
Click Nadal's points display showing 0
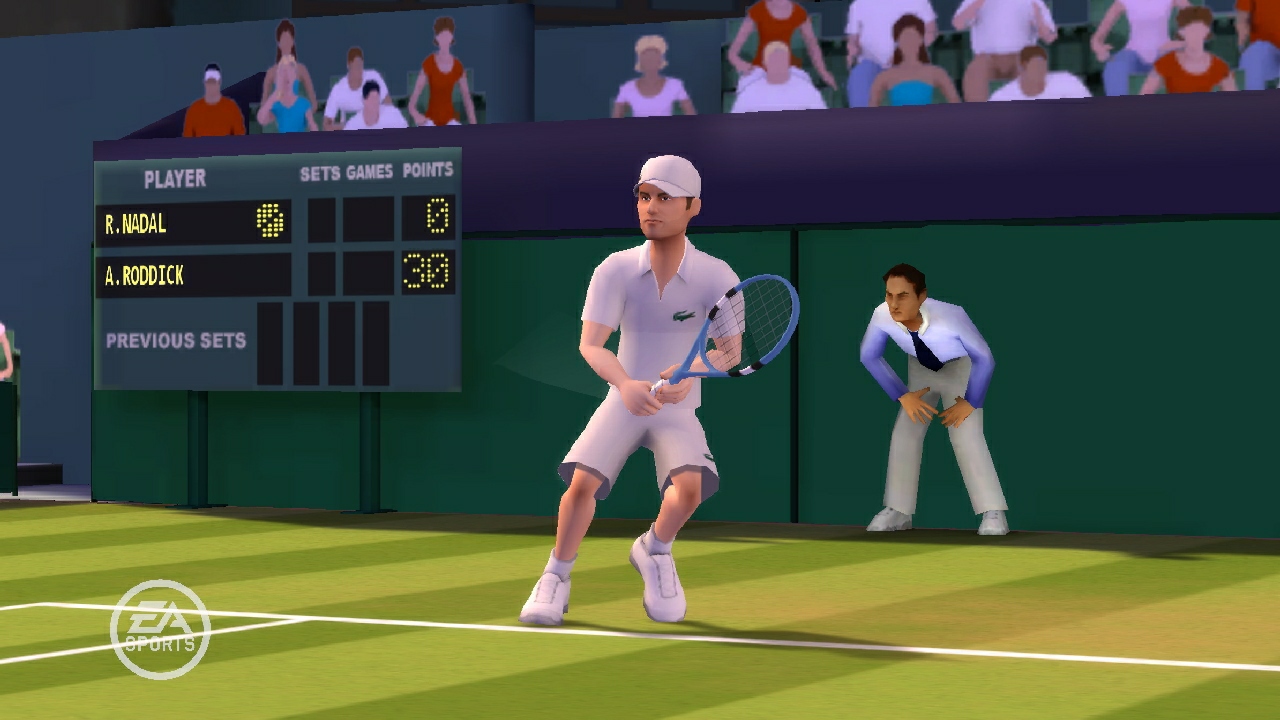click(432, 216)
